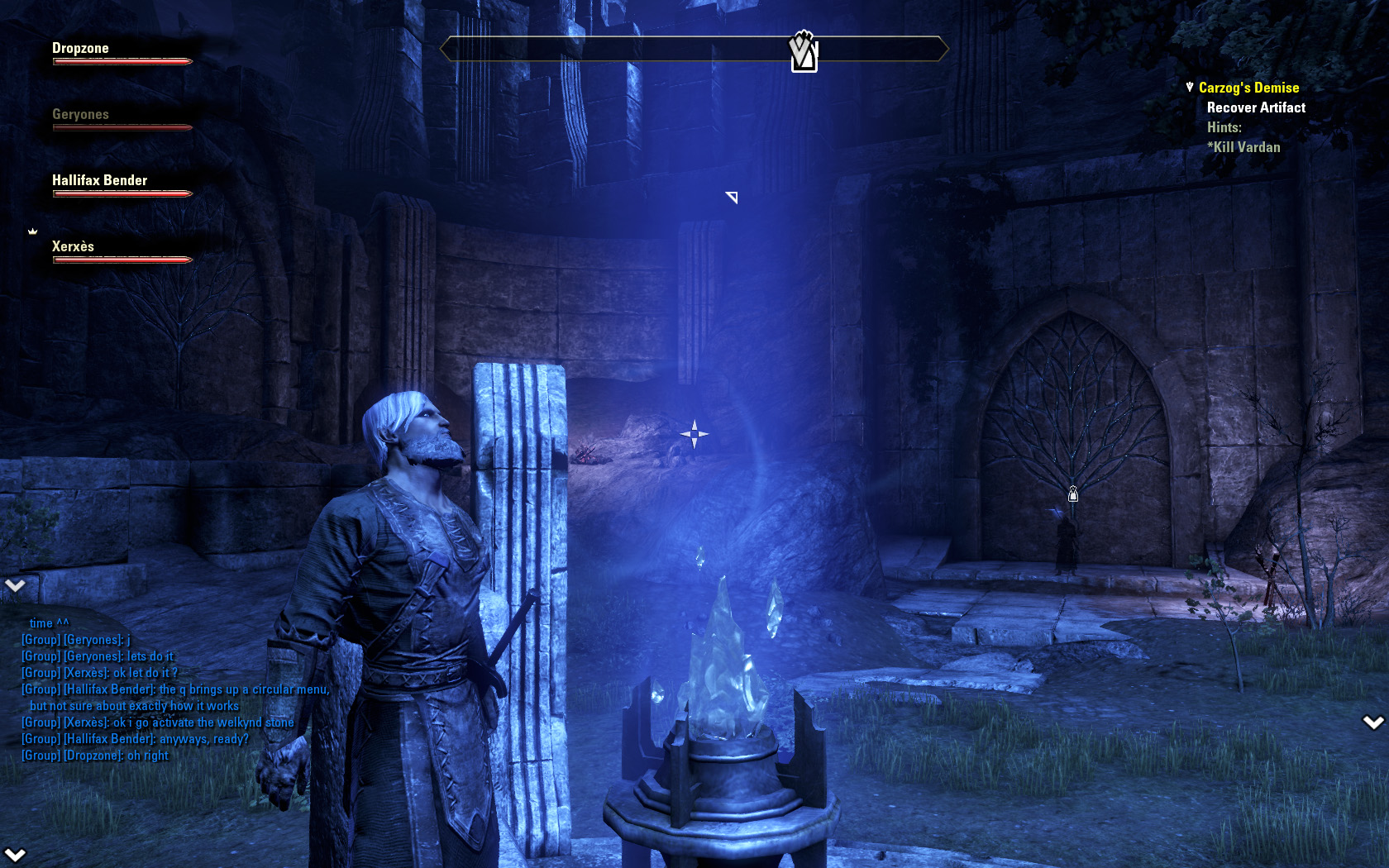Select Geryones in the group list

[x=81, y=115]
